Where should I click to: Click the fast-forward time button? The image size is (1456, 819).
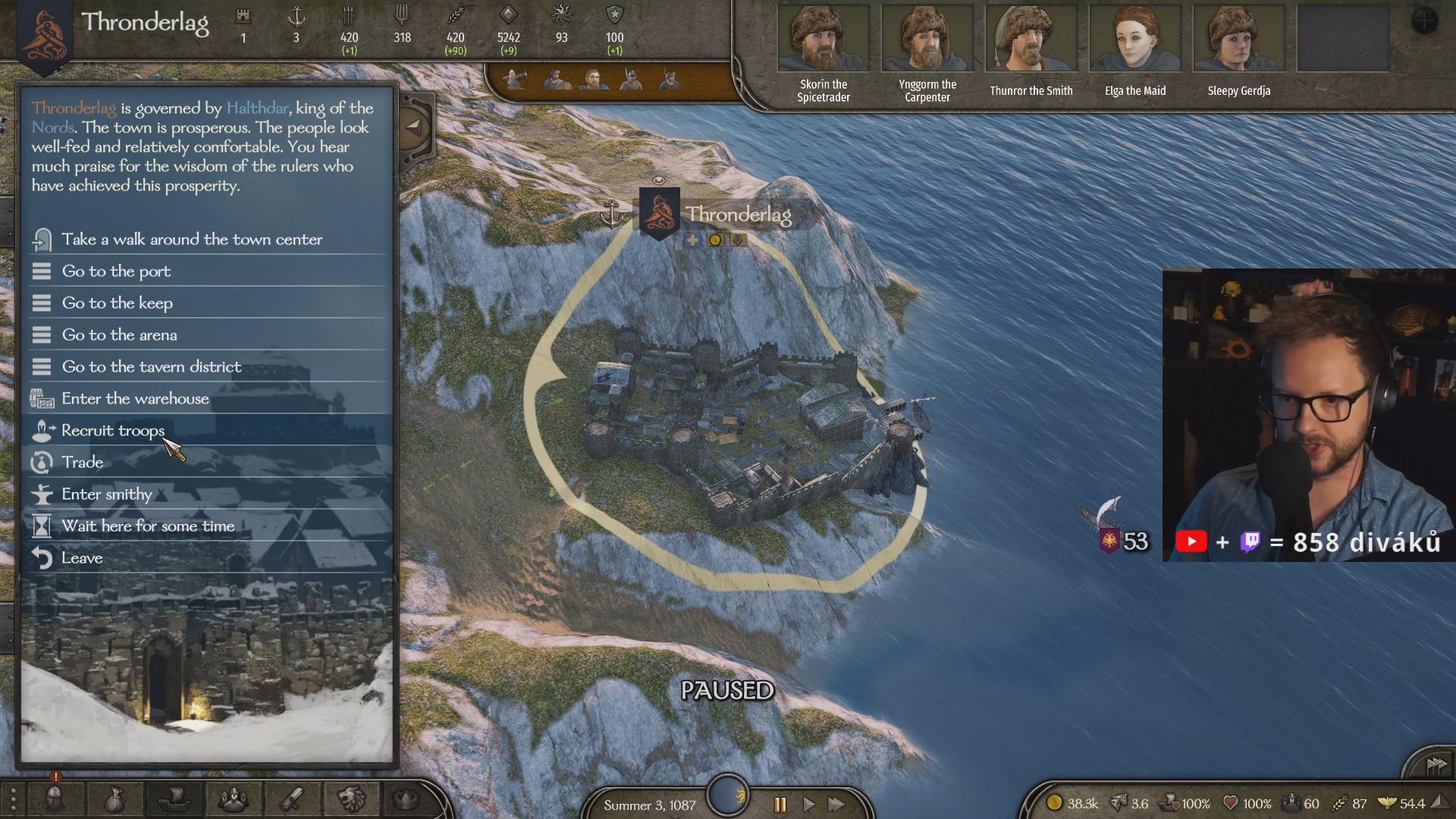click(837, 805)
